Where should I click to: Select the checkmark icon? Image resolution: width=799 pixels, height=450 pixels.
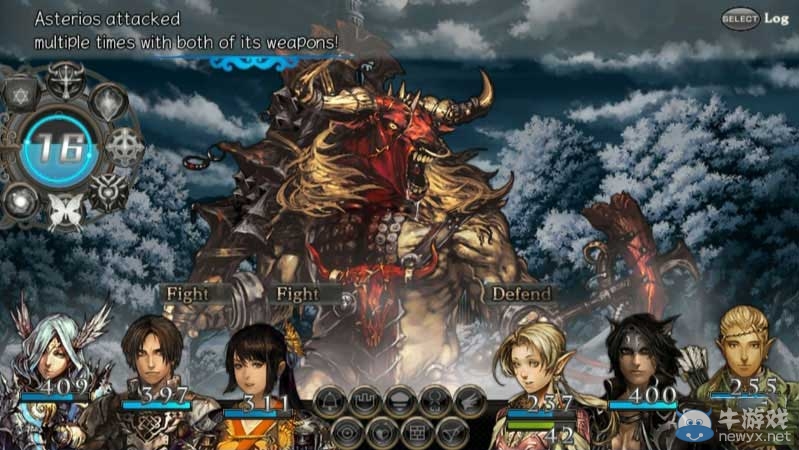452,433
